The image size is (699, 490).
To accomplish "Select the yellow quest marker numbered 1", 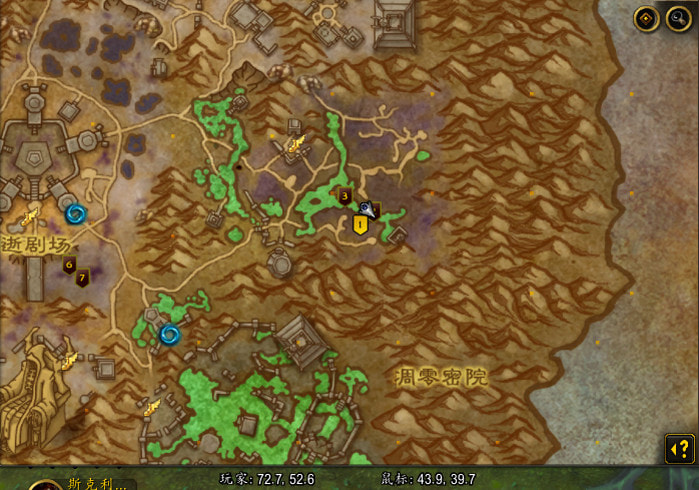I will tap(361, 225).
